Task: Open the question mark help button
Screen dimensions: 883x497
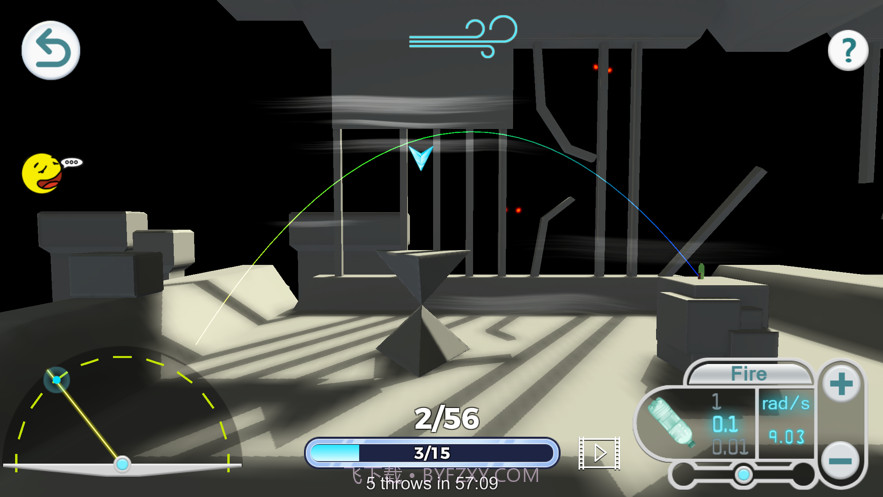Action: 848,50
